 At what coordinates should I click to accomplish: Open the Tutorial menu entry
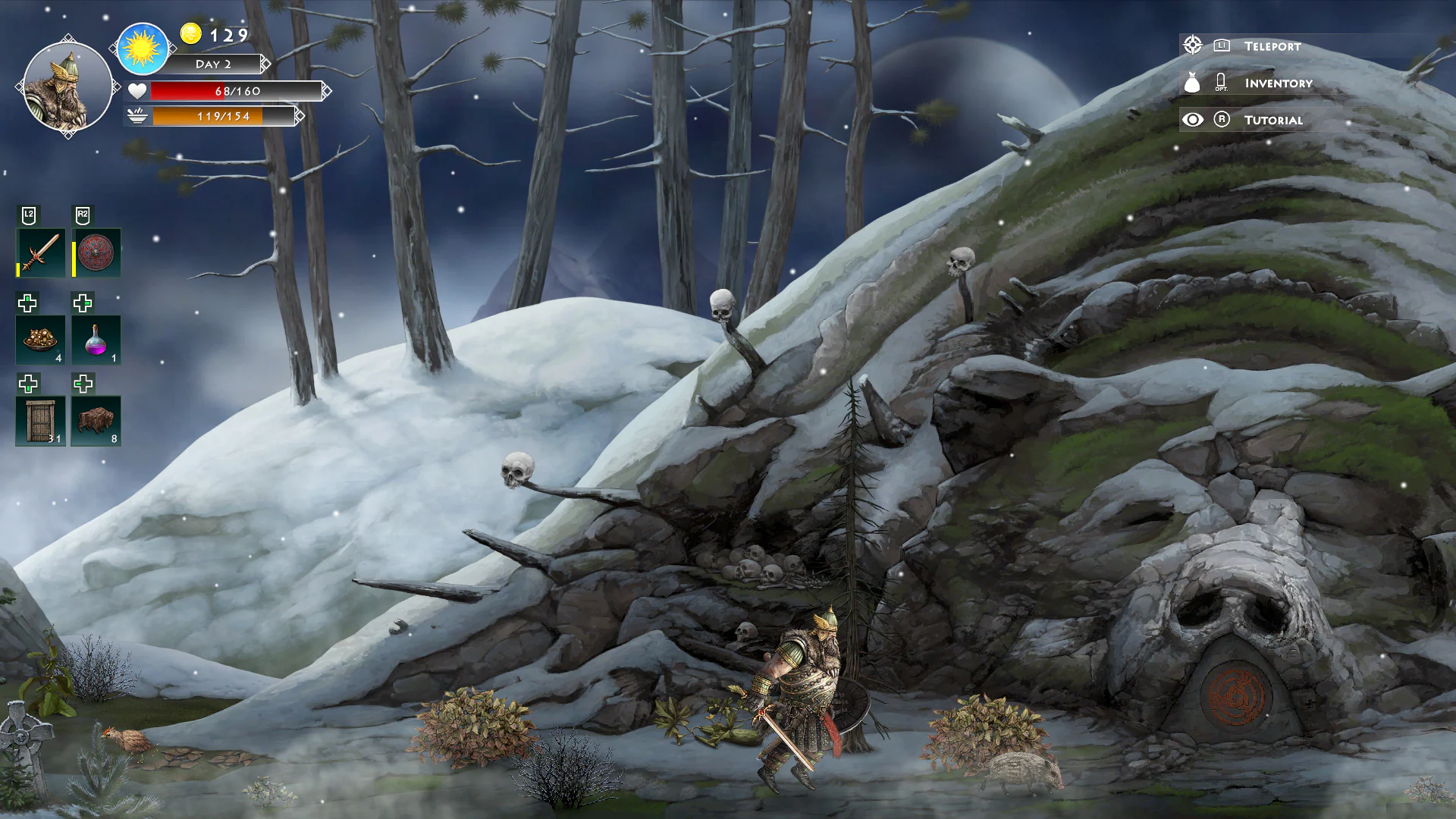click(1274, 120)
